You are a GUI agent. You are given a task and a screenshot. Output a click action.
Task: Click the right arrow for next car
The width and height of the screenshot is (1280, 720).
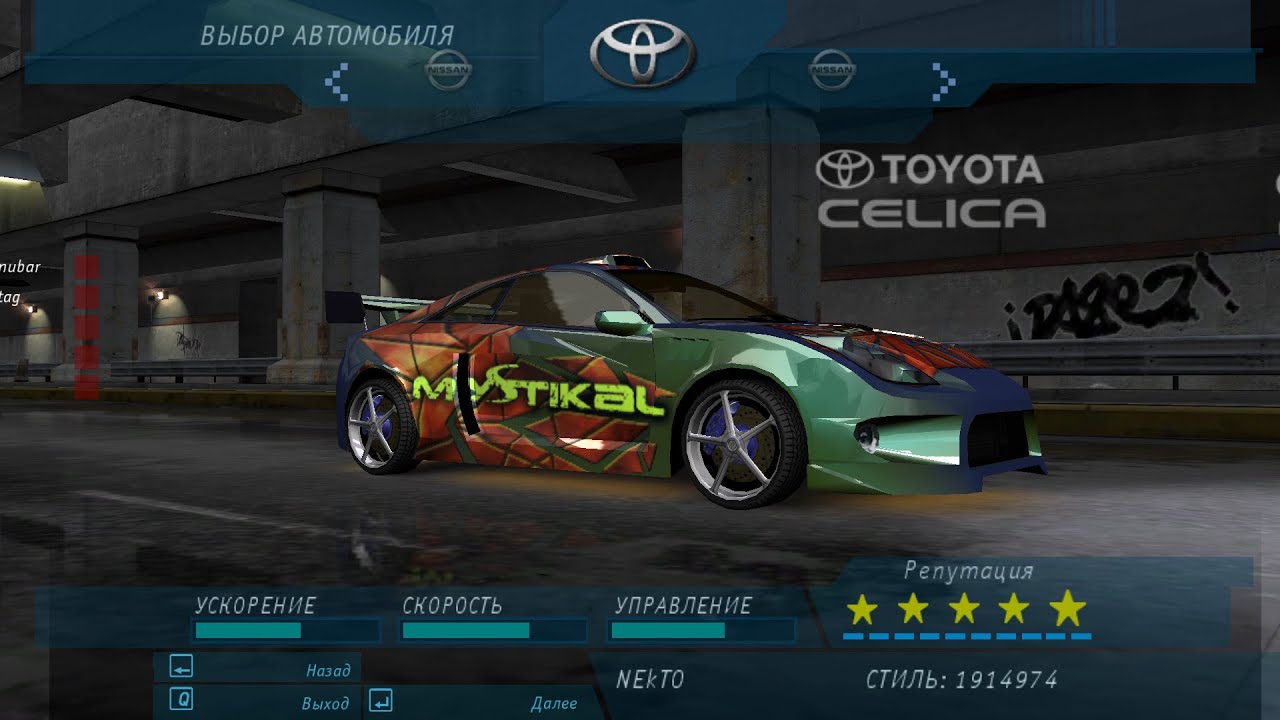point(942,81)
